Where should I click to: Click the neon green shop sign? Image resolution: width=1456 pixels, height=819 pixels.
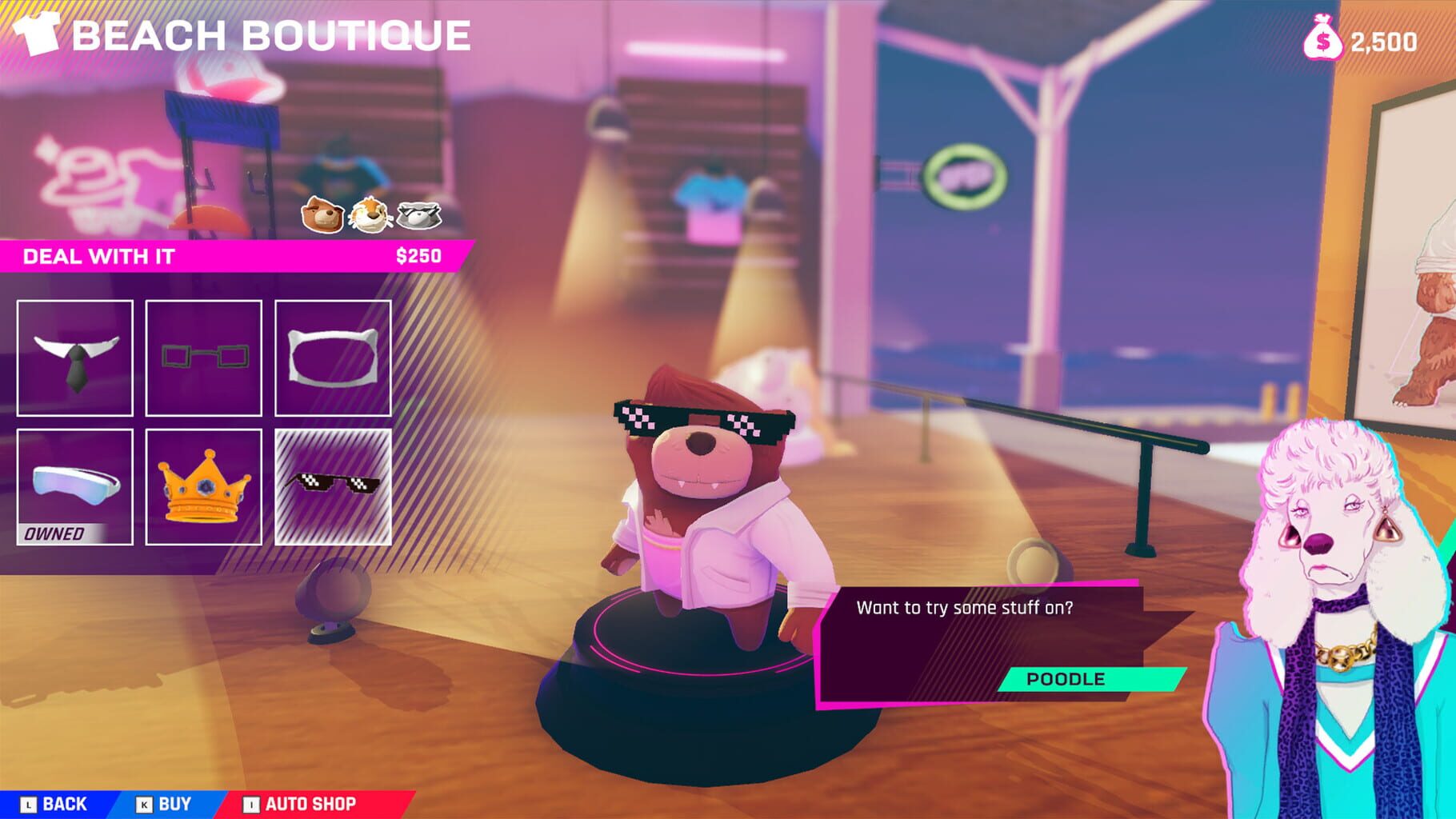click(963, 178)
